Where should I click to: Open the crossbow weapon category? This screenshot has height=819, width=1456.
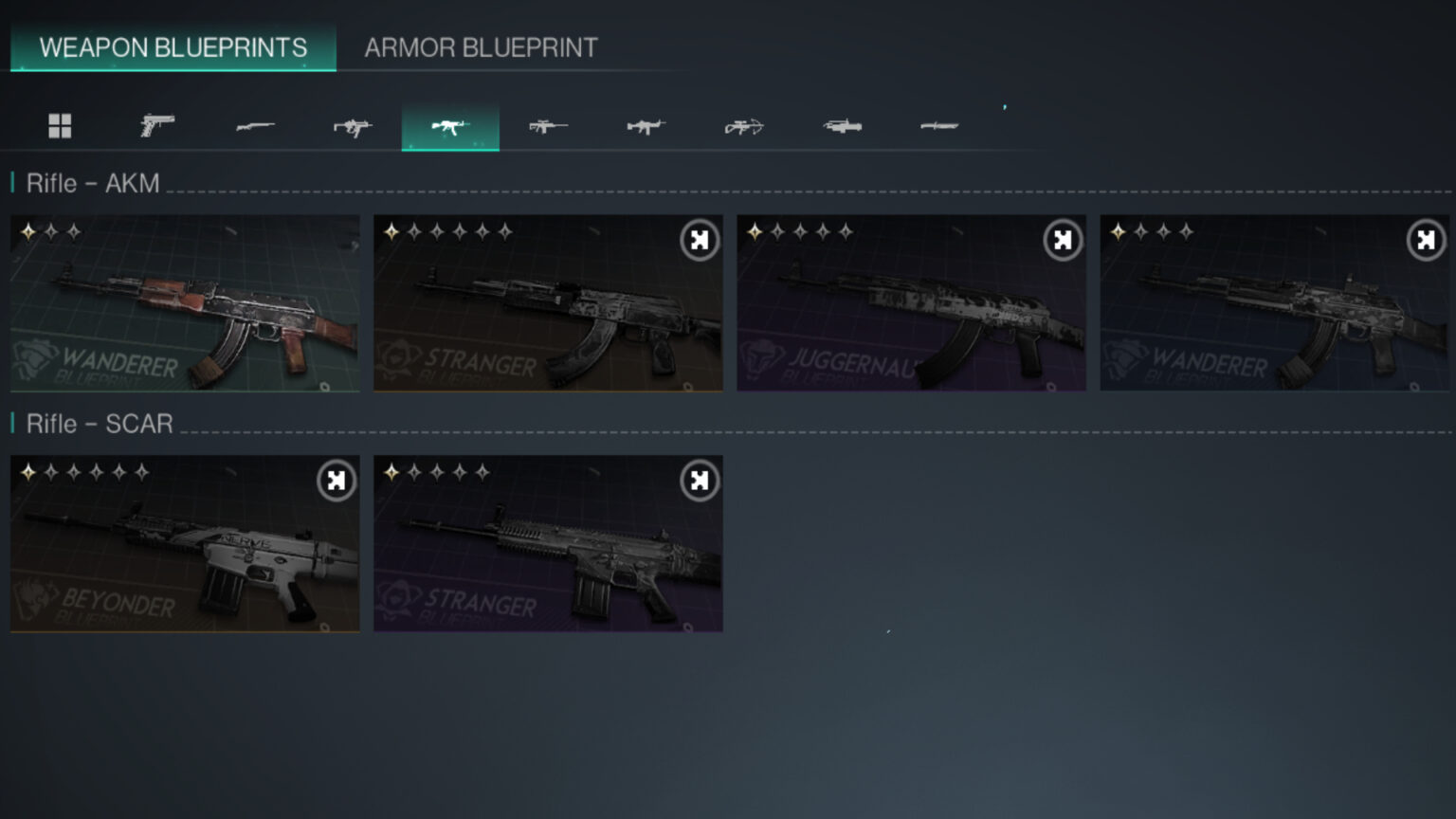[x=742, y=125]
